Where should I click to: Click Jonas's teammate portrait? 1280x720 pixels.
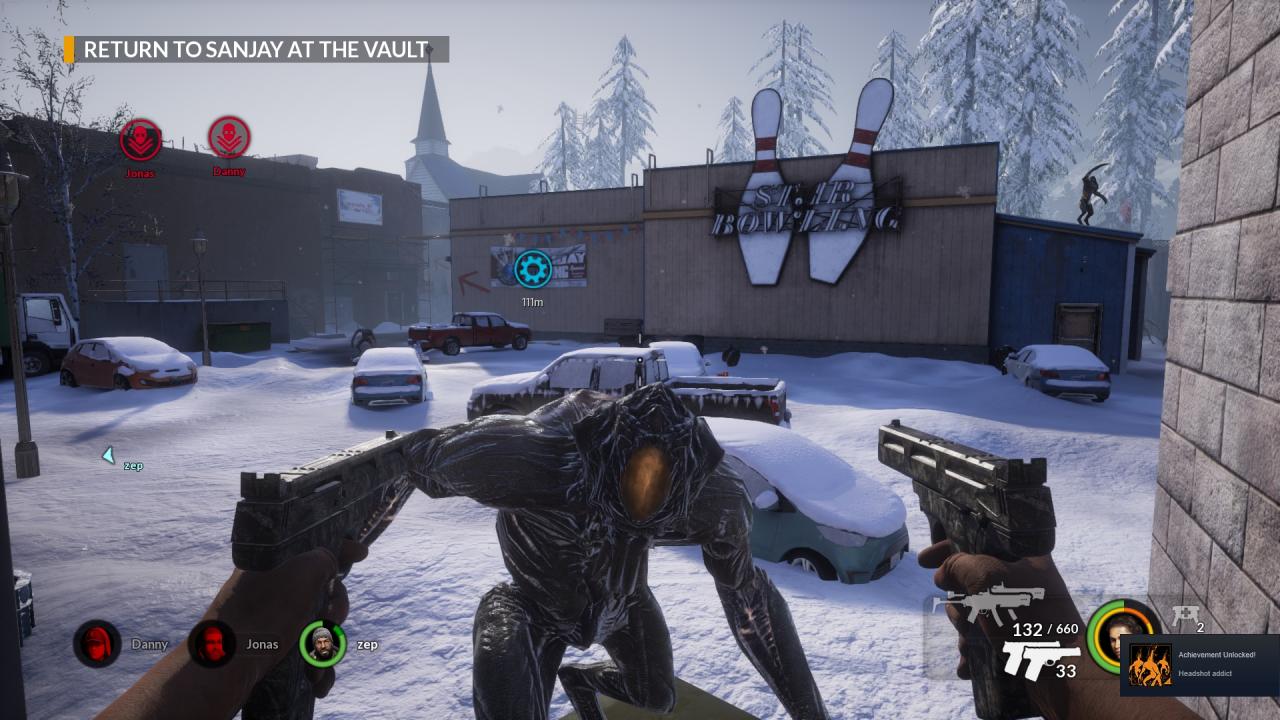pos(212,644)
